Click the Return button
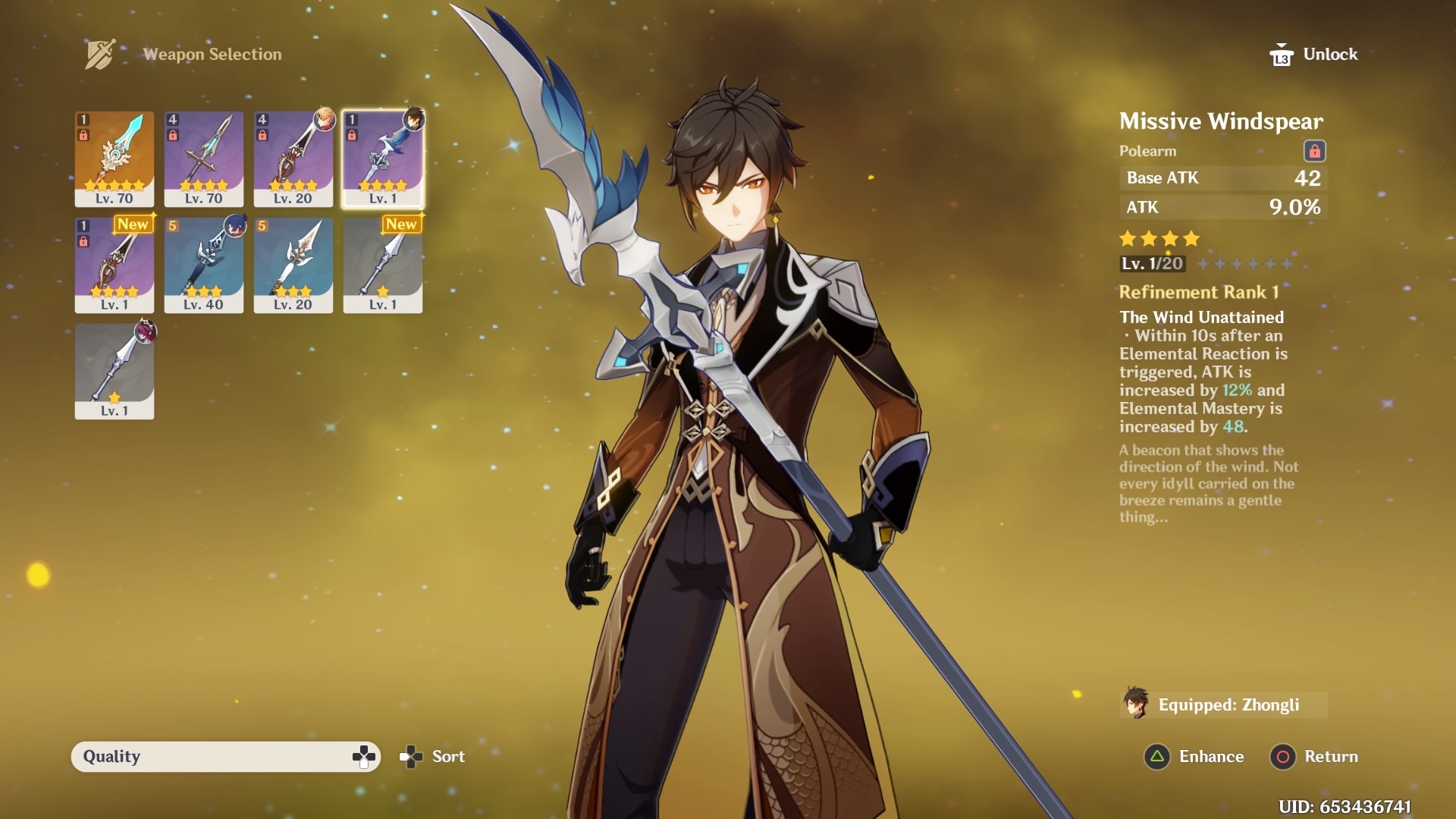This screenshot has height=819, width=1456. pos(1330,756)
